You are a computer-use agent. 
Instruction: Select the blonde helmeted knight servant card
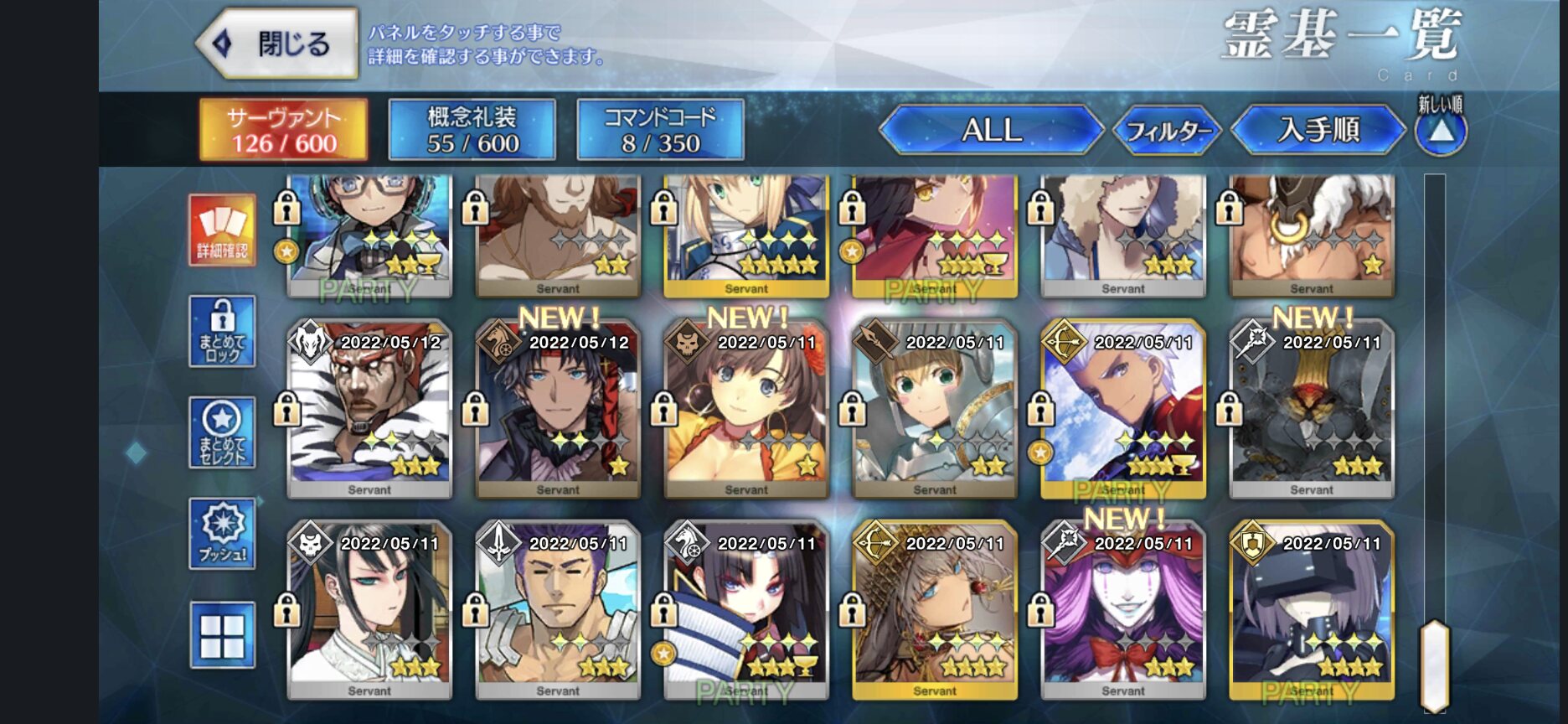934,411
